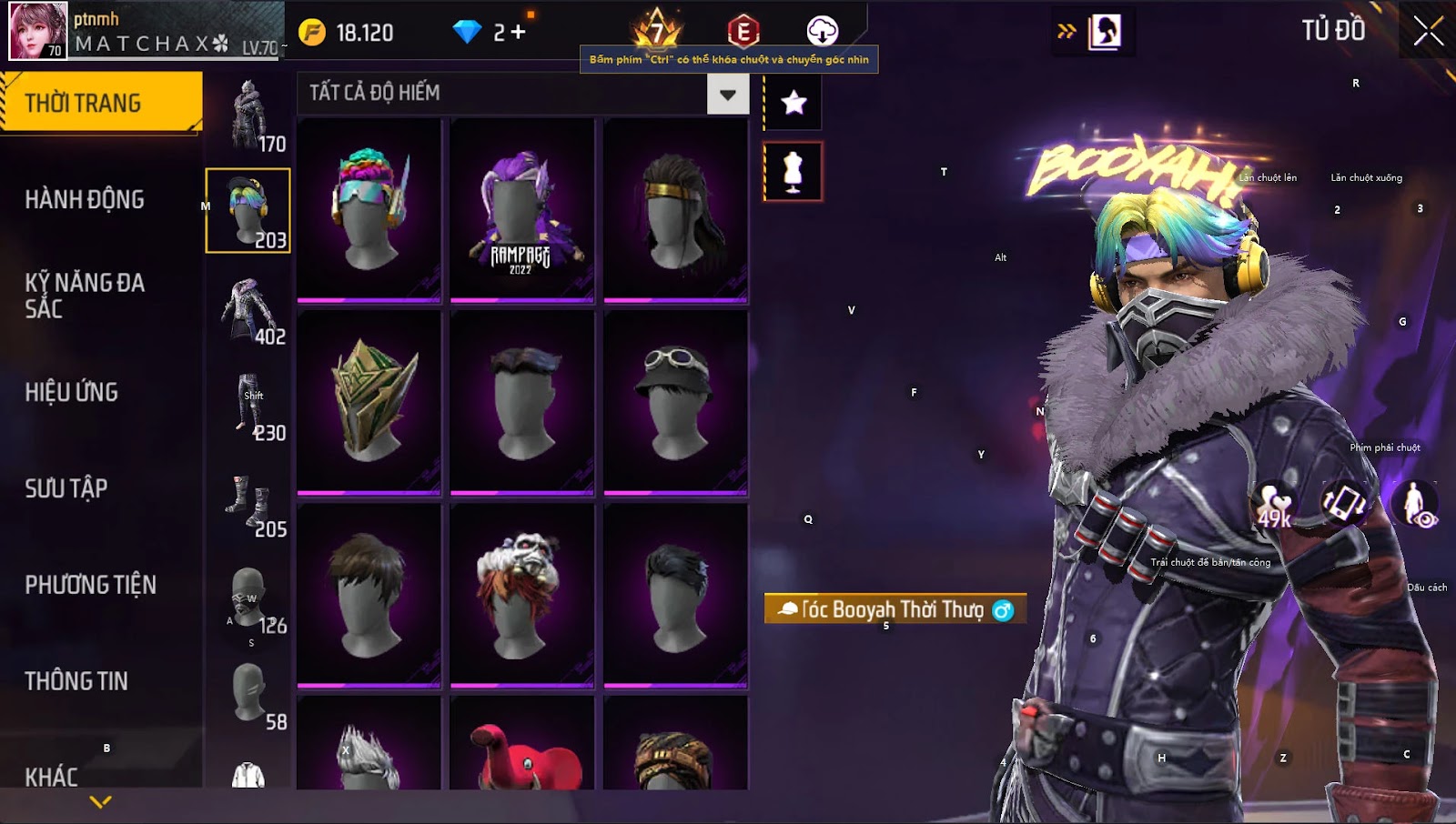Go to the HIỆU ỨNG section
This screenshot has width=1456, height=824.
[72, 392]
